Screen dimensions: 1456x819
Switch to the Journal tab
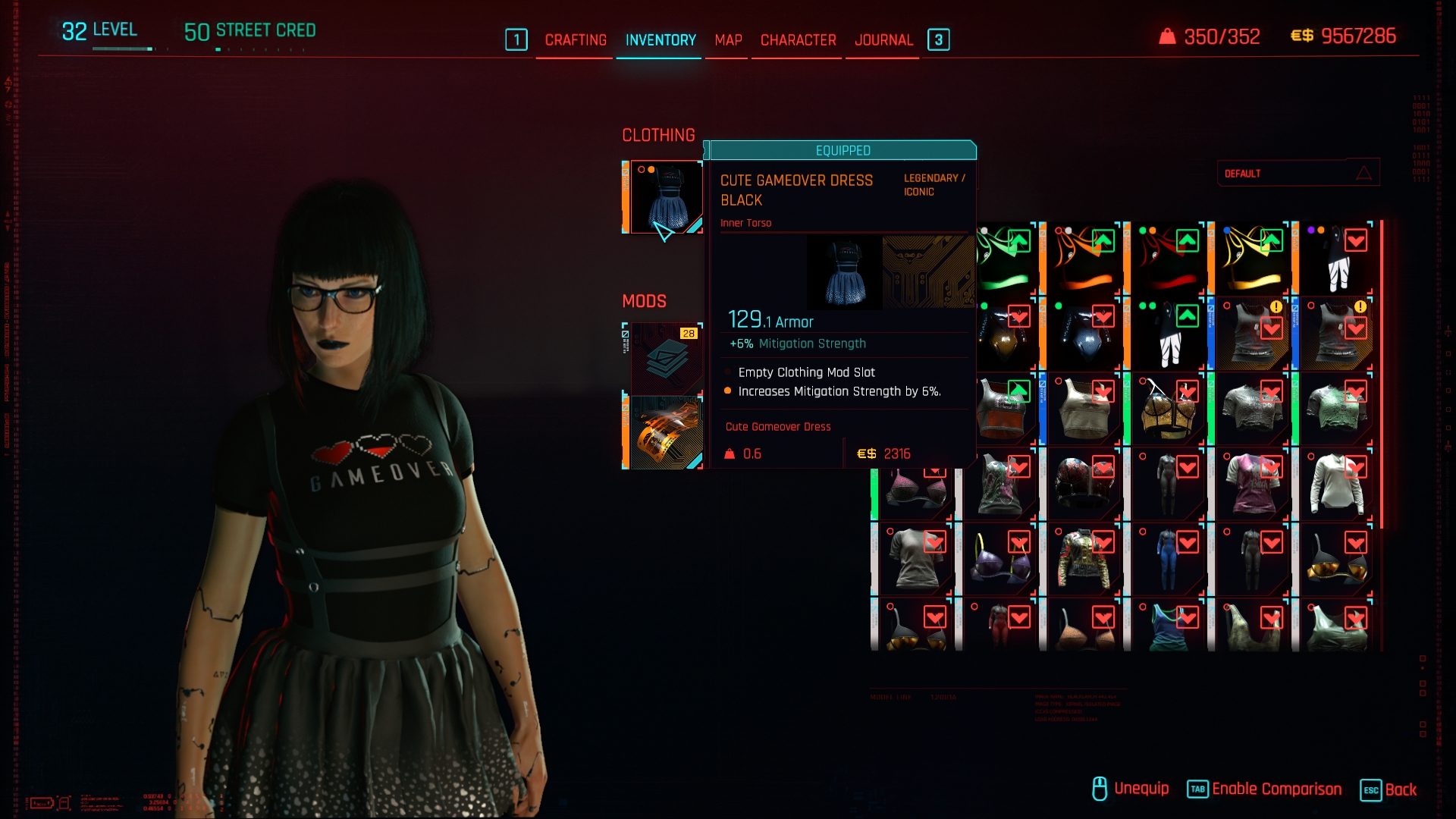pos(883,40)
